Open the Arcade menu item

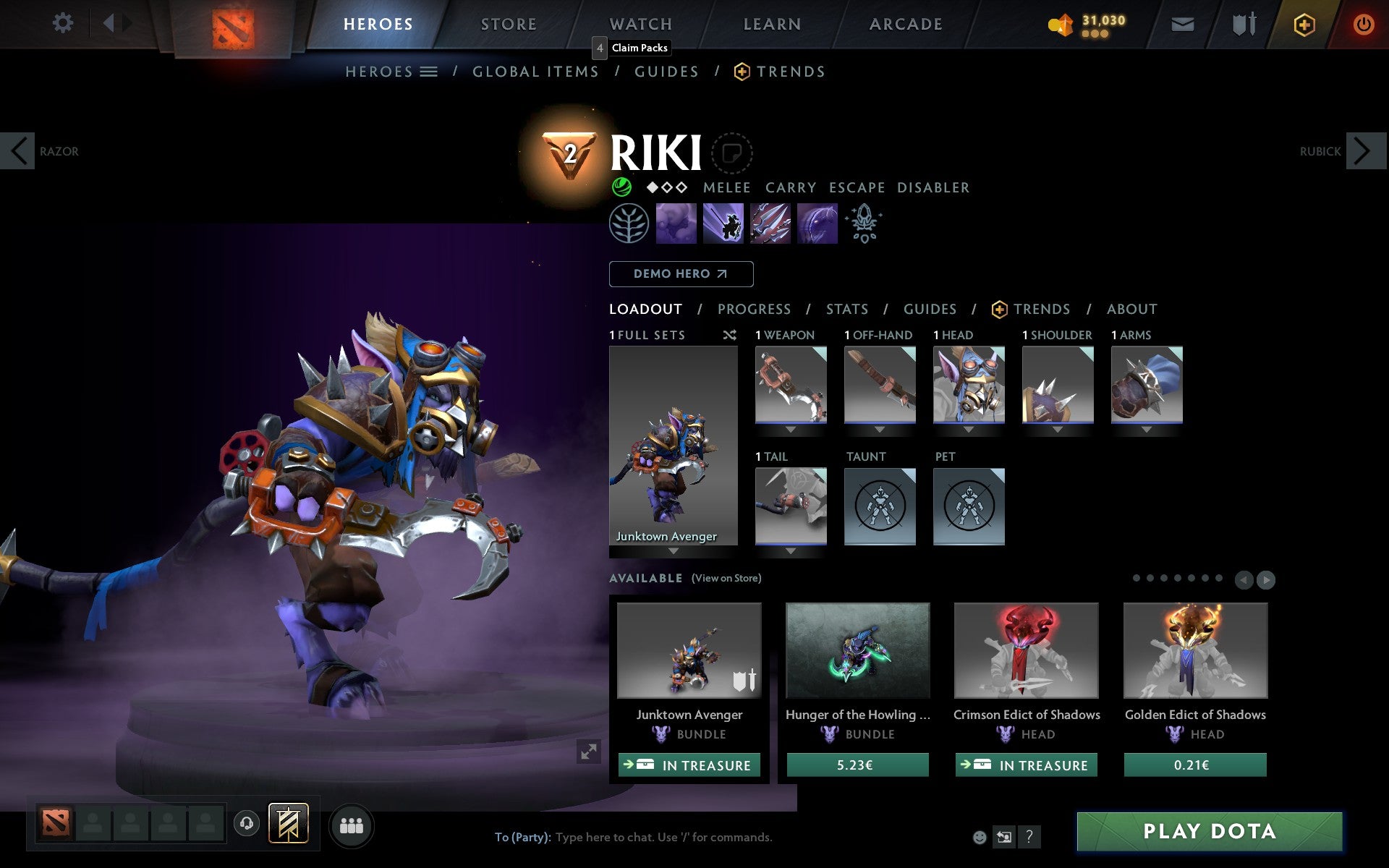[x=904, y=23]
